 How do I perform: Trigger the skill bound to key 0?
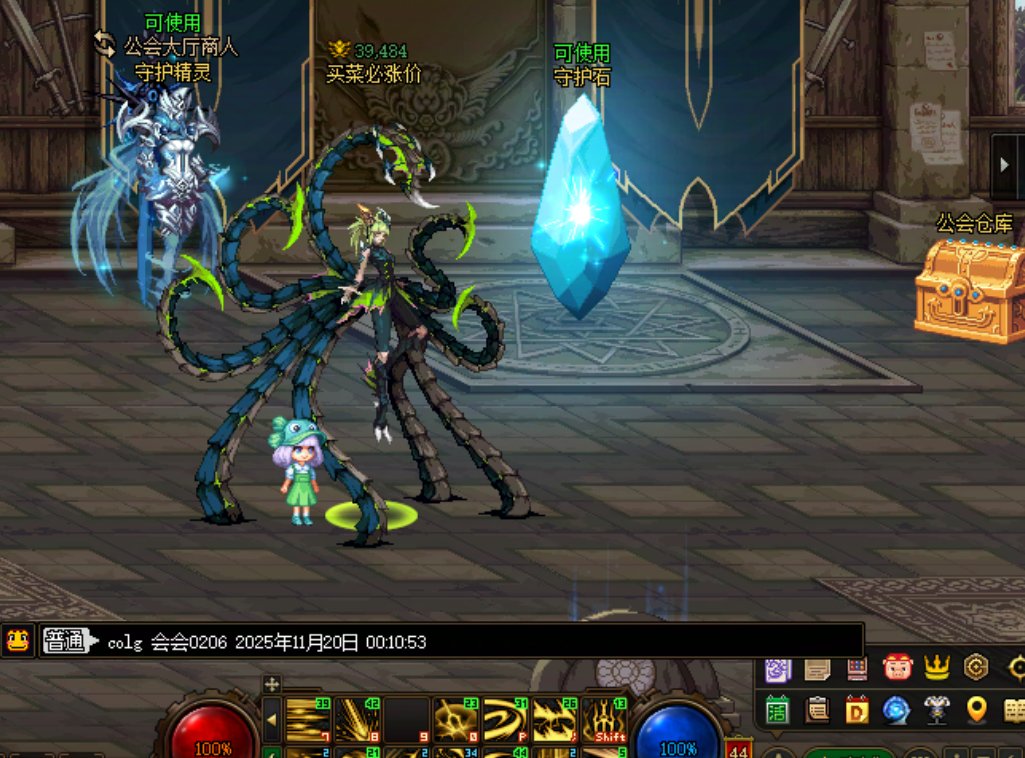[455, 718]
